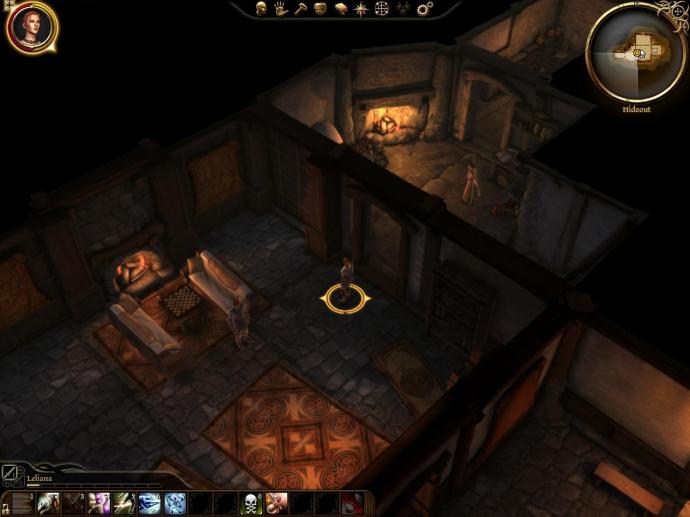Viewport: 690px width, 517px height.
Task: Open the hand icon menu
Action: click(x=281, y=9)
